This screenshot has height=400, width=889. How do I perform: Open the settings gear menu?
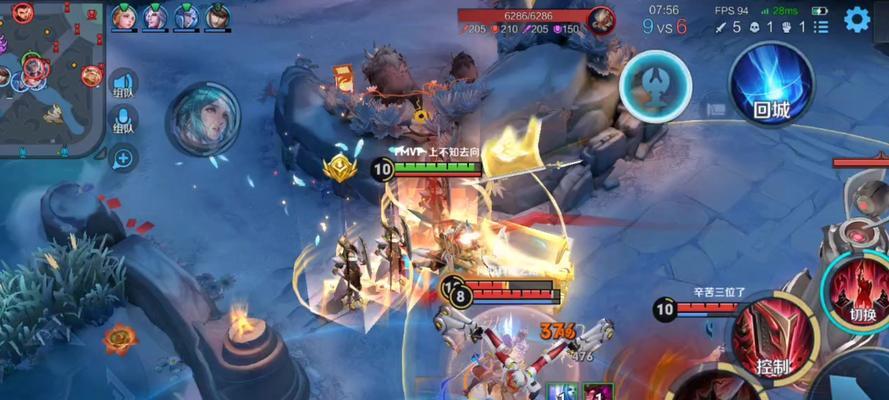coord(857,19)
